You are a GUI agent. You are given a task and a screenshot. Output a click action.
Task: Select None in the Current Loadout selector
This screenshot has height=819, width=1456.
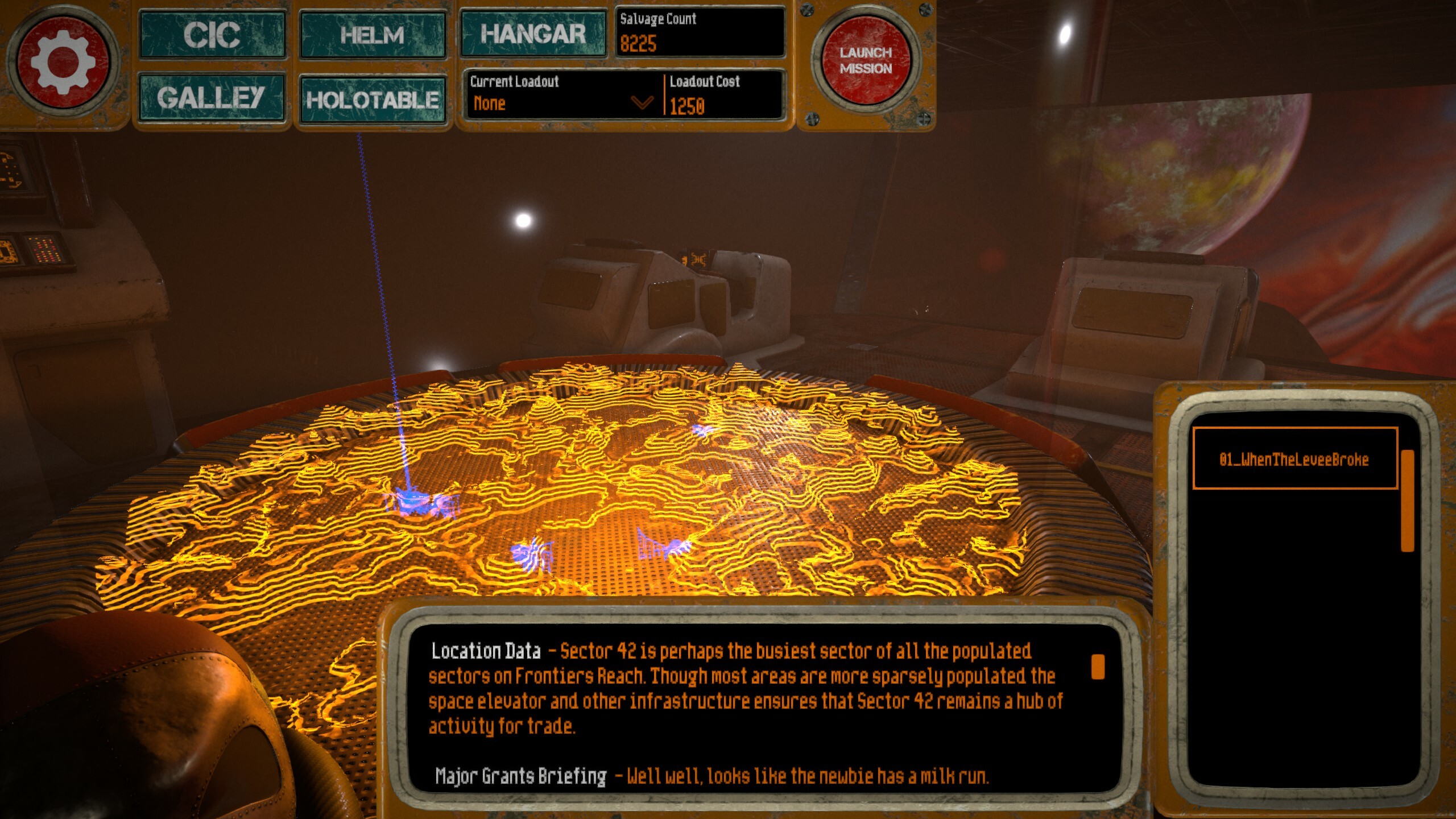[490, 104]
